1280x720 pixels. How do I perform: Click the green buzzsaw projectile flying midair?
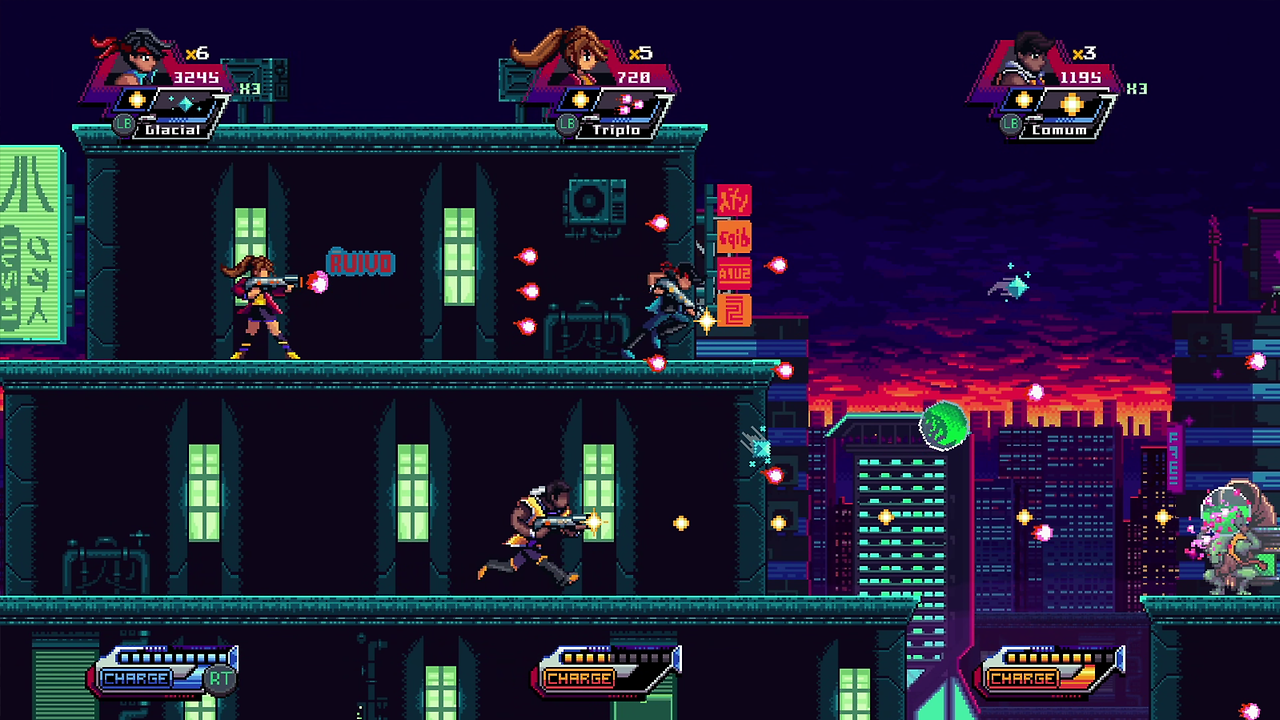click(942, 426)
